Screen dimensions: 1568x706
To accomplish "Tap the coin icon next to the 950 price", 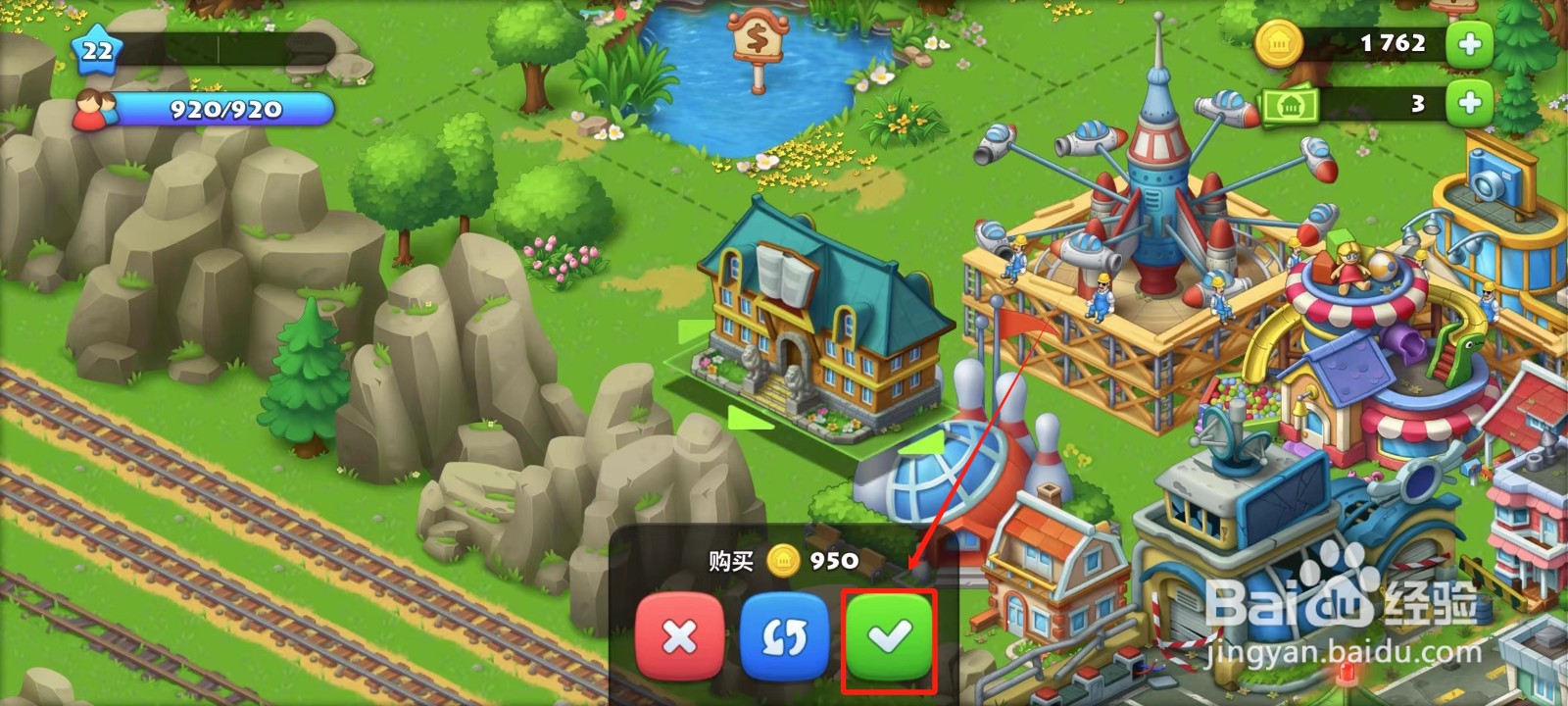I will tap(784, 561).
